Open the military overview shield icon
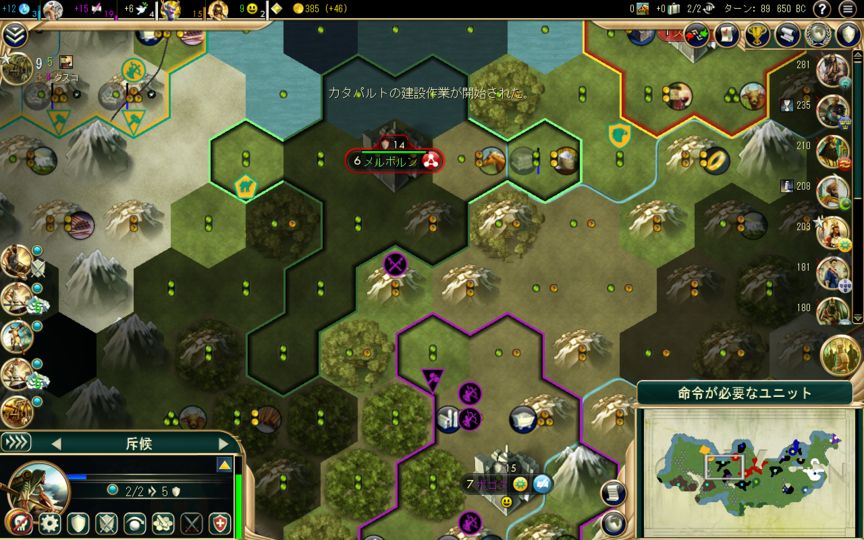This screenshot has height=540, width=864. [849, 35]
